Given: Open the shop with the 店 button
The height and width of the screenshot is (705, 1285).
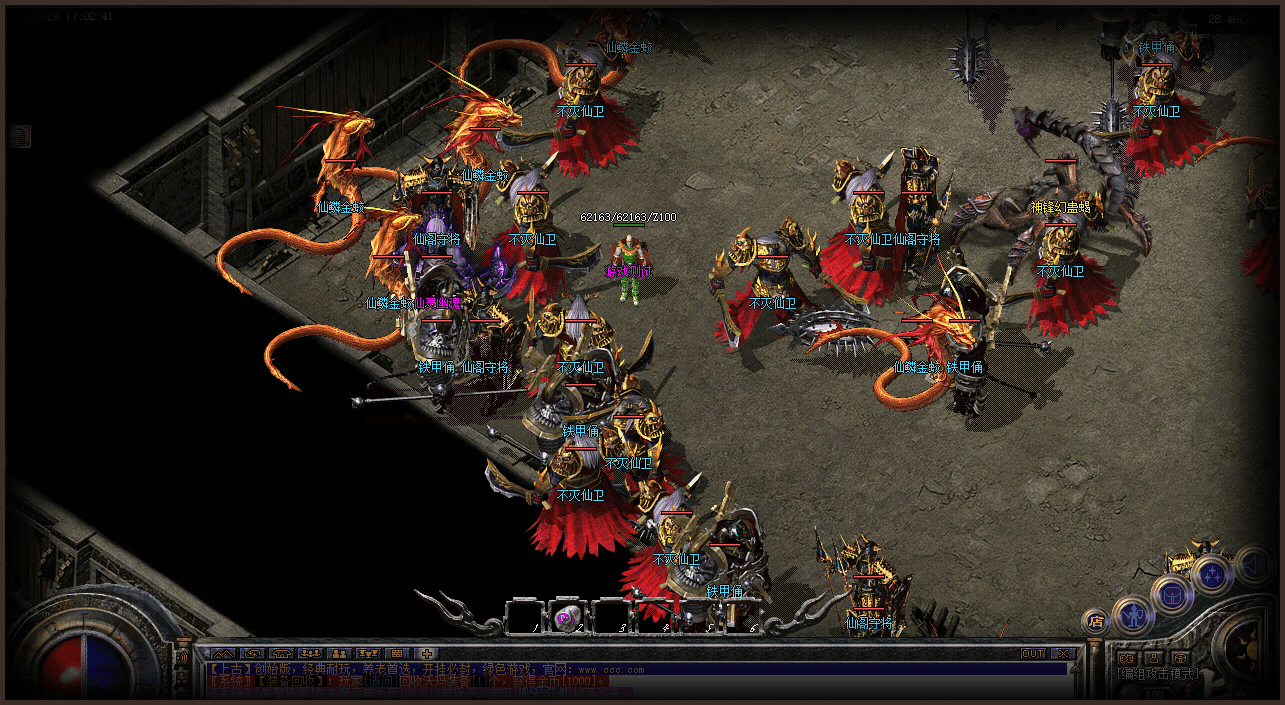Looking at the screenshot, I should tap(1096, 621).
